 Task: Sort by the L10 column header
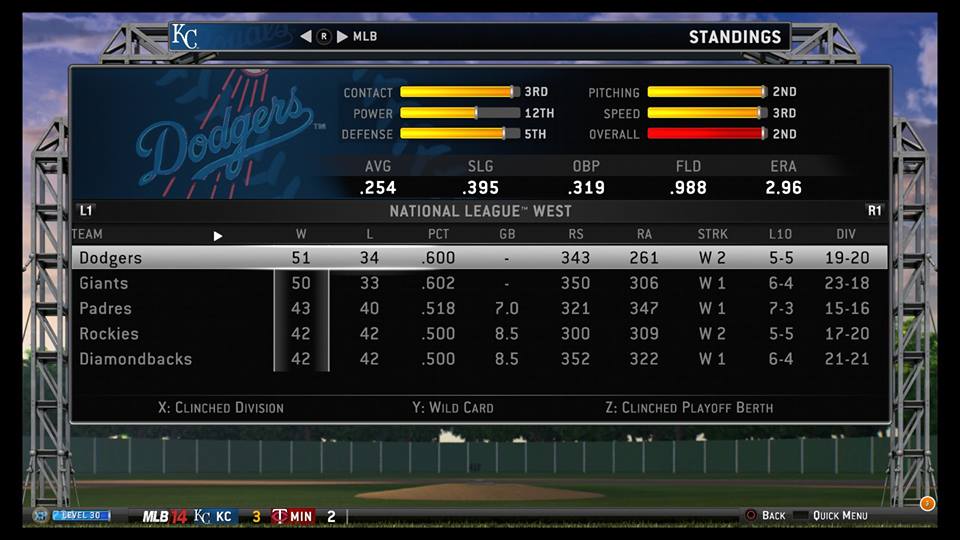[x=780, y=235]
